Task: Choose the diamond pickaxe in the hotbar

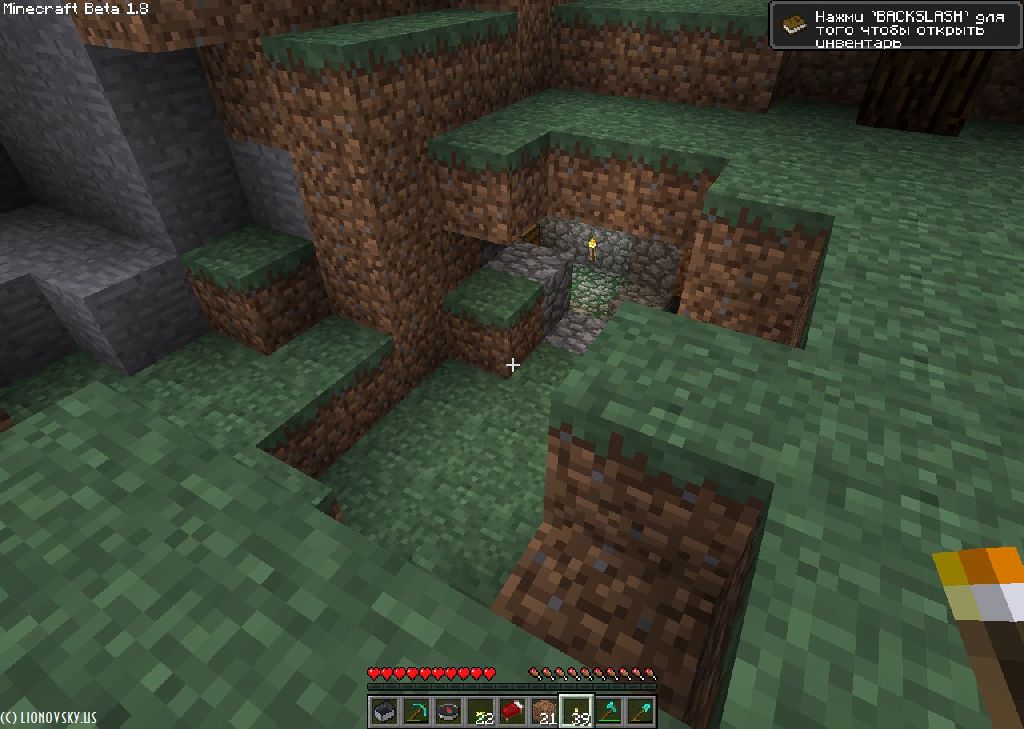Action: [x=416, y=712]
